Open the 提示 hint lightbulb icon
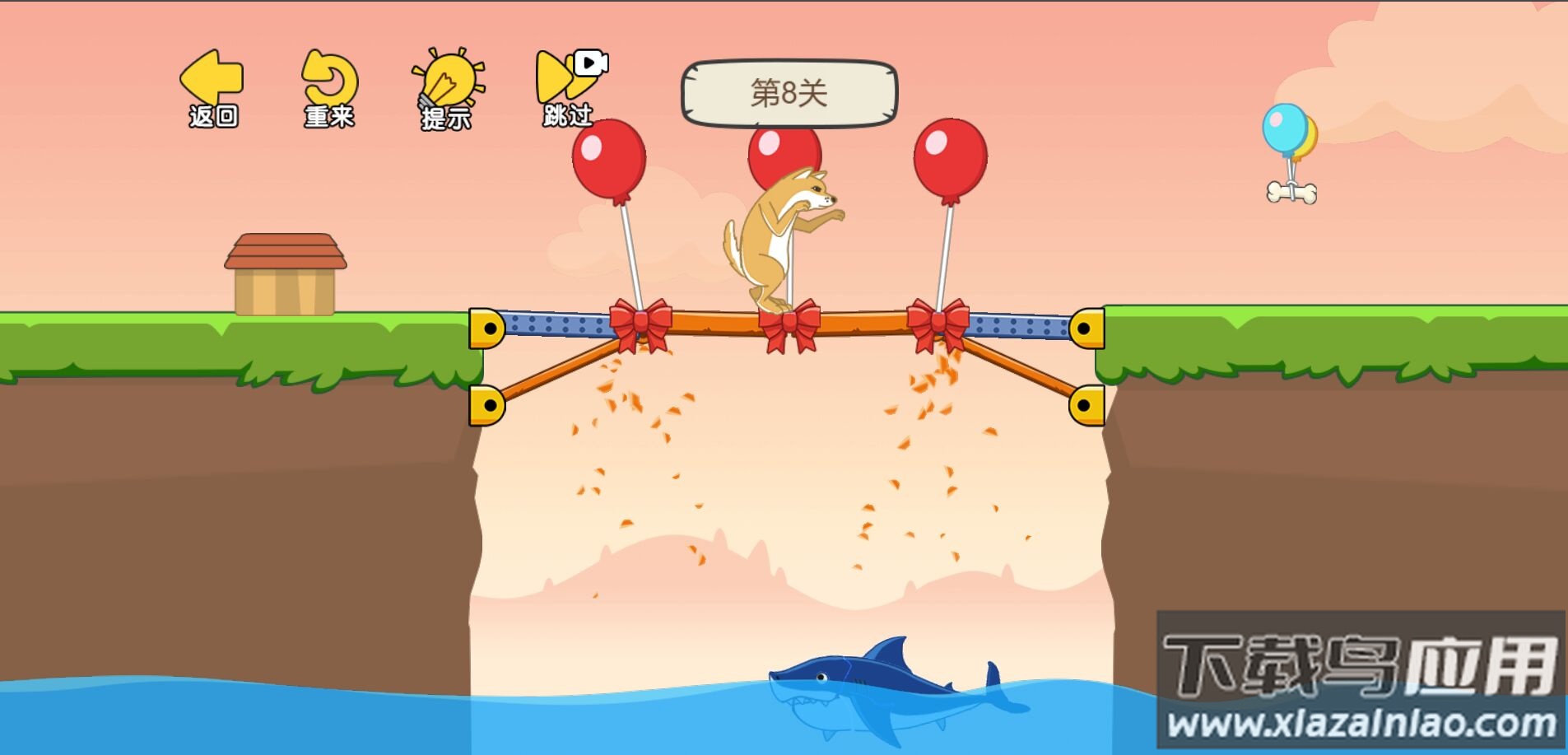1568x755 pixels. pos(447,78)
